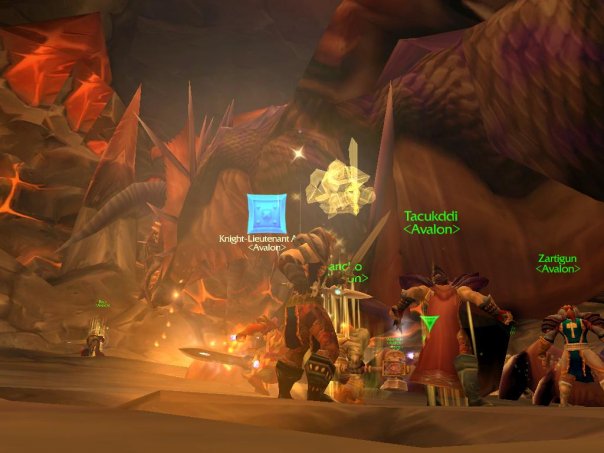Target Zartigun via the green name label

pyautogui.click(x=558, y=256)
